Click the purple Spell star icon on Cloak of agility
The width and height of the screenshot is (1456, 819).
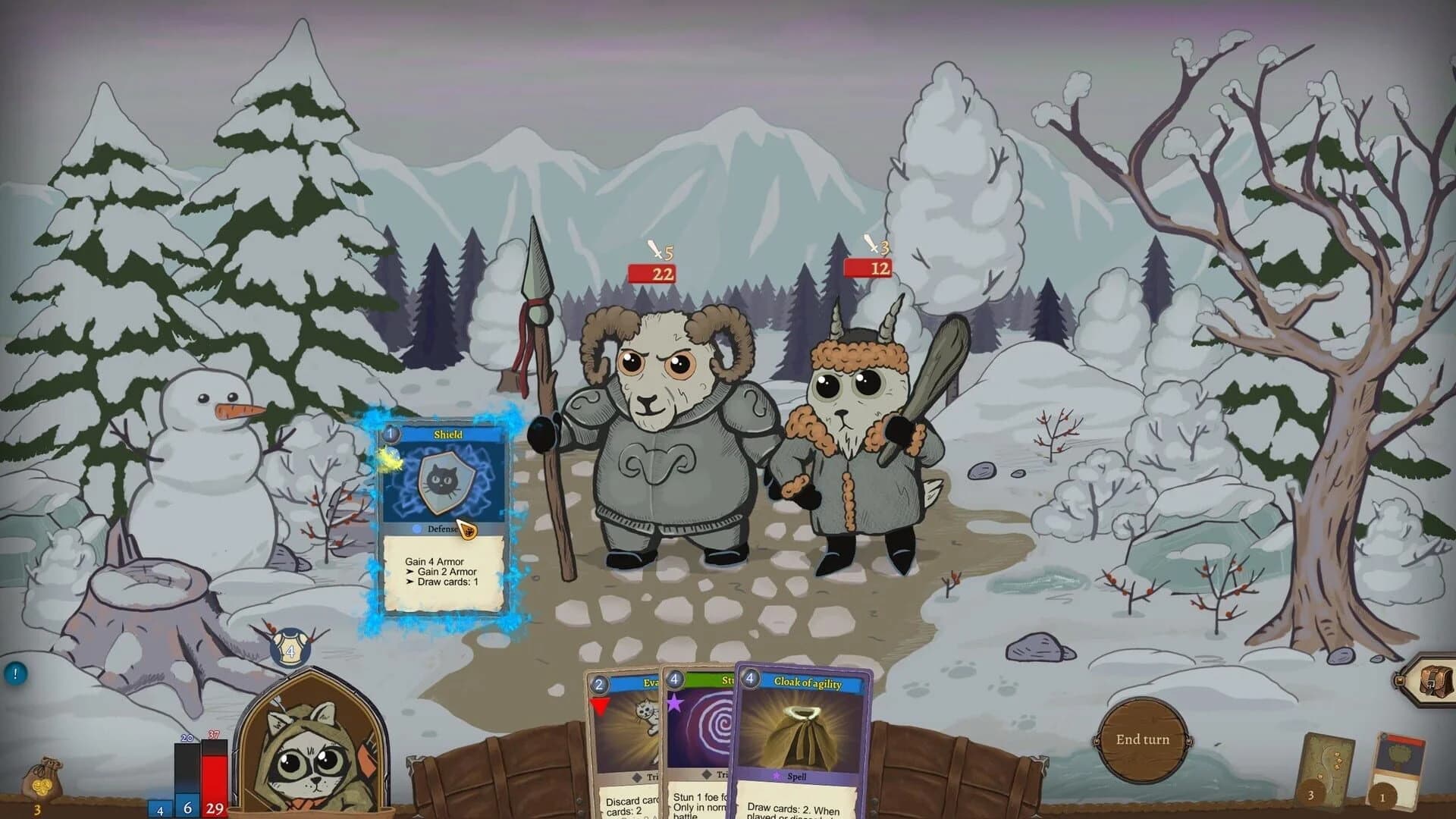pos(777,775)
